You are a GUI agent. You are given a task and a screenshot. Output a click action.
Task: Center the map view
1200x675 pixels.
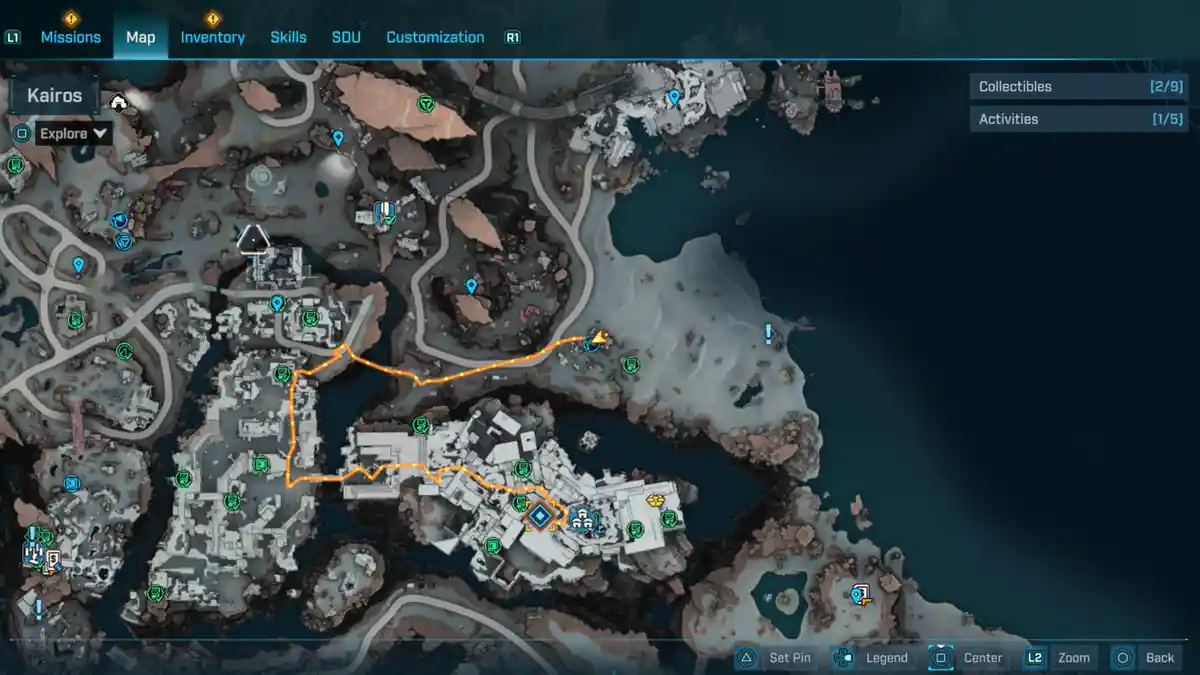[967, 657]
